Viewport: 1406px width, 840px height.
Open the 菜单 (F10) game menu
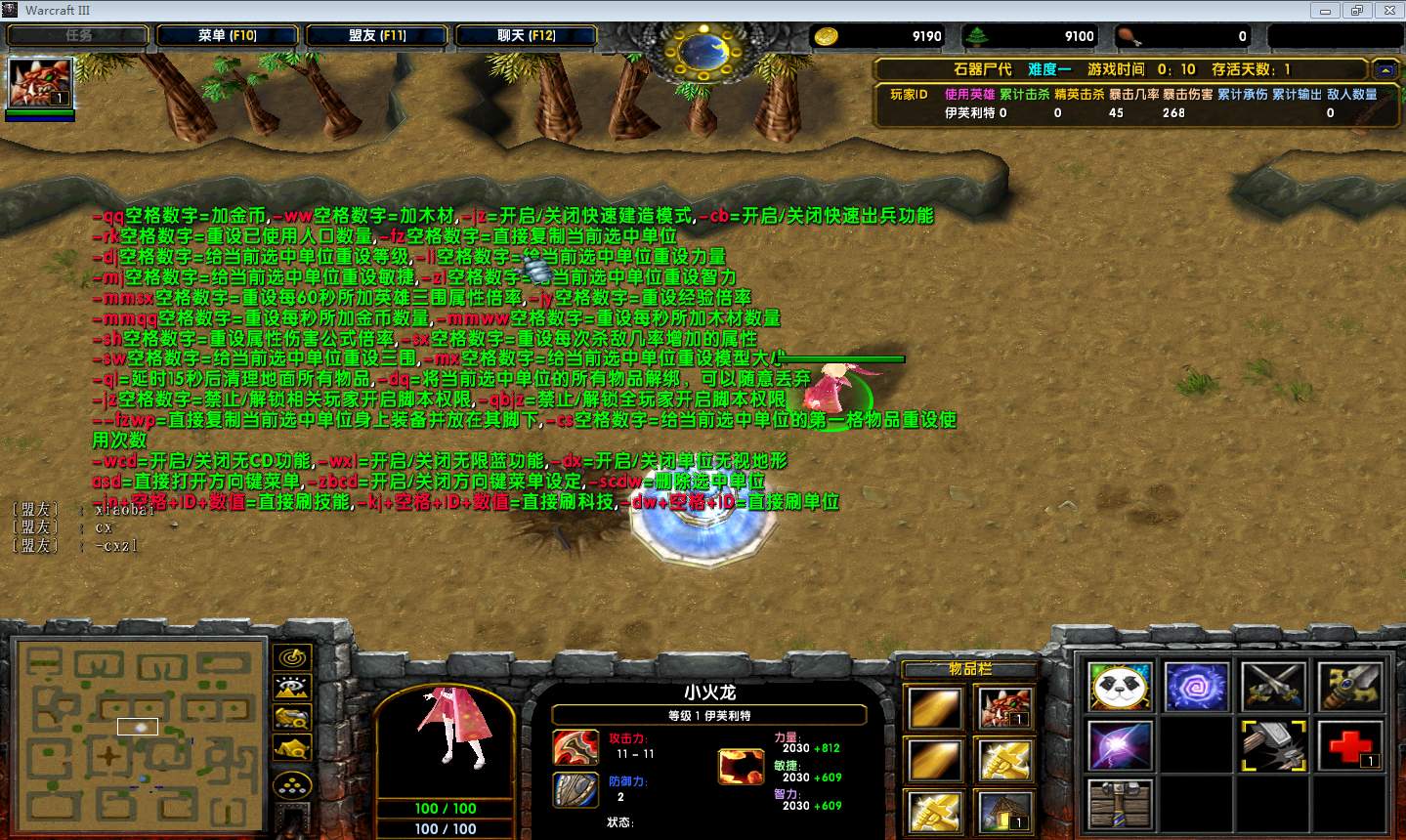coord(226,36)
